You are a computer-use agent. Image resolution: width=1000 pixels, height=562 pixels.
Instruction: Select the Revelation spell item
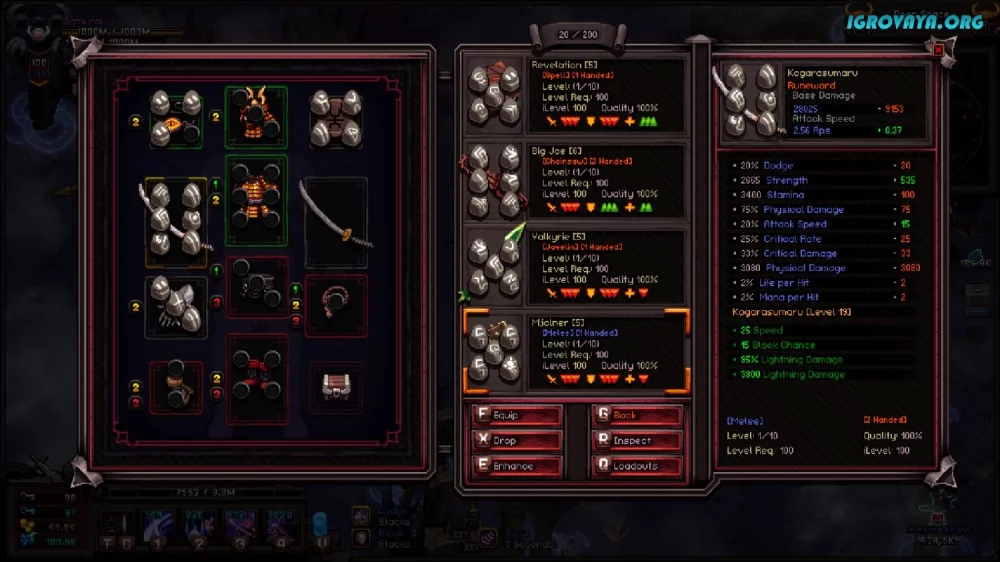[575, 95]
